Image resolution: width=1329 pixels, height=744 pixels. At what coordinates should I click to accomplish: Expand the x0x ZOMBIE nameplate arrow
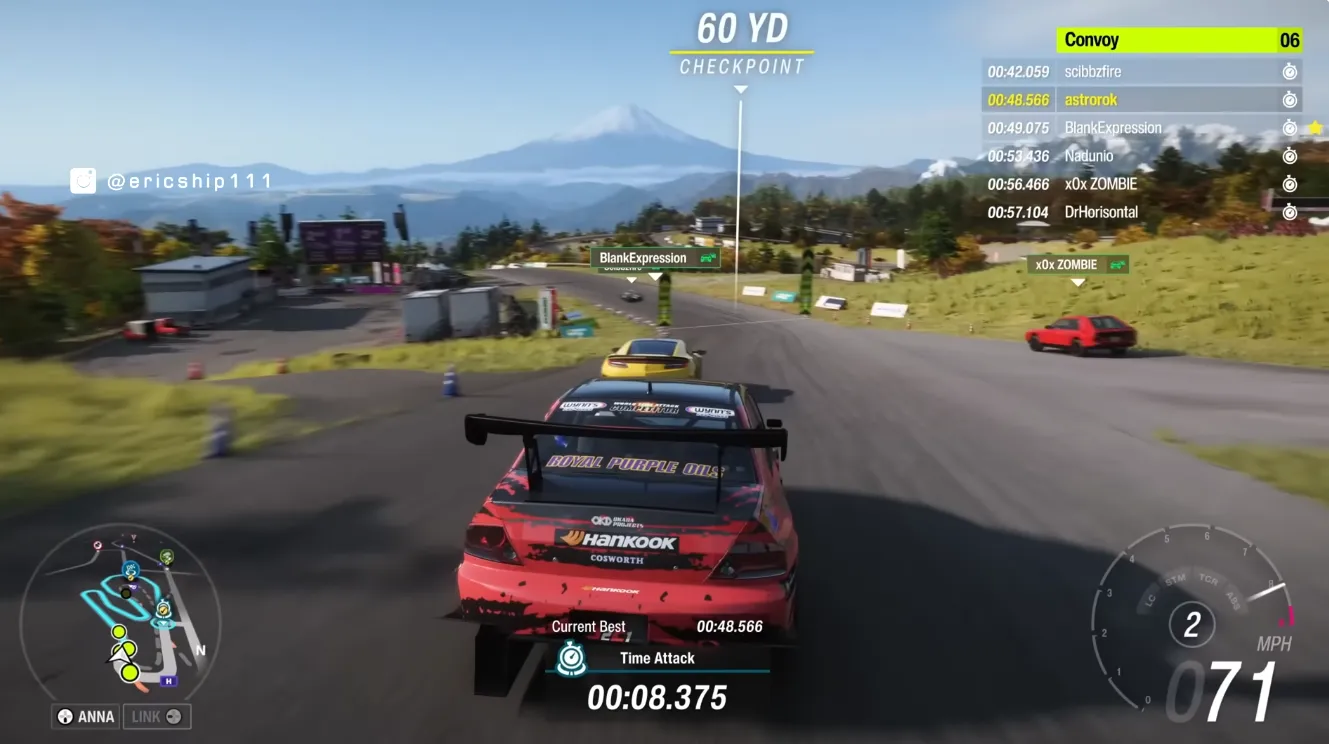1077,282
